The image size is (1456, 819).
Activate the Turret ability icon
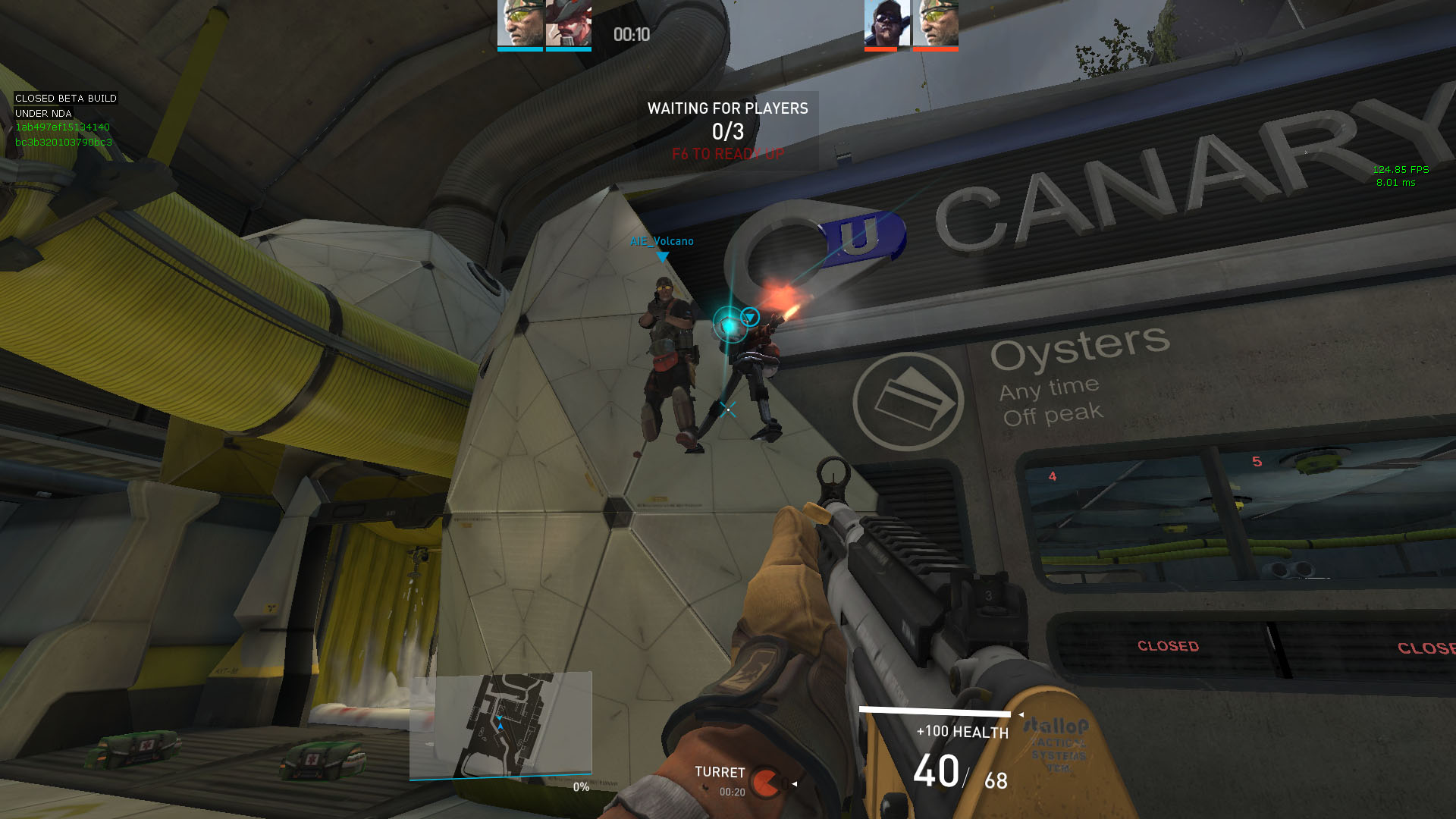pos(767,781)
